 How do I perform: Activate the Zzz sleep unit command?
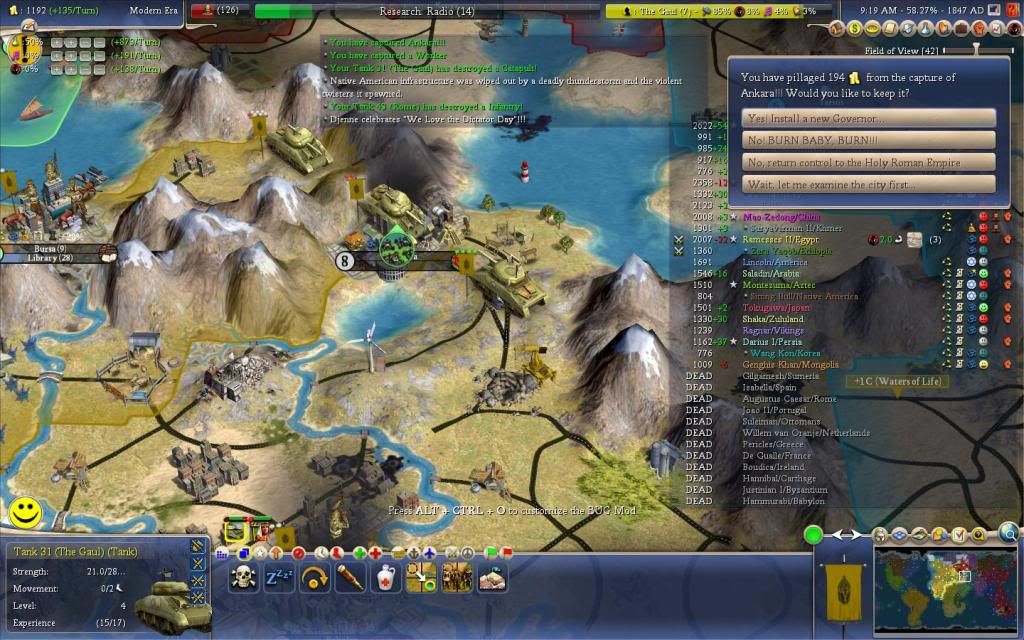[x=279, y=577]
